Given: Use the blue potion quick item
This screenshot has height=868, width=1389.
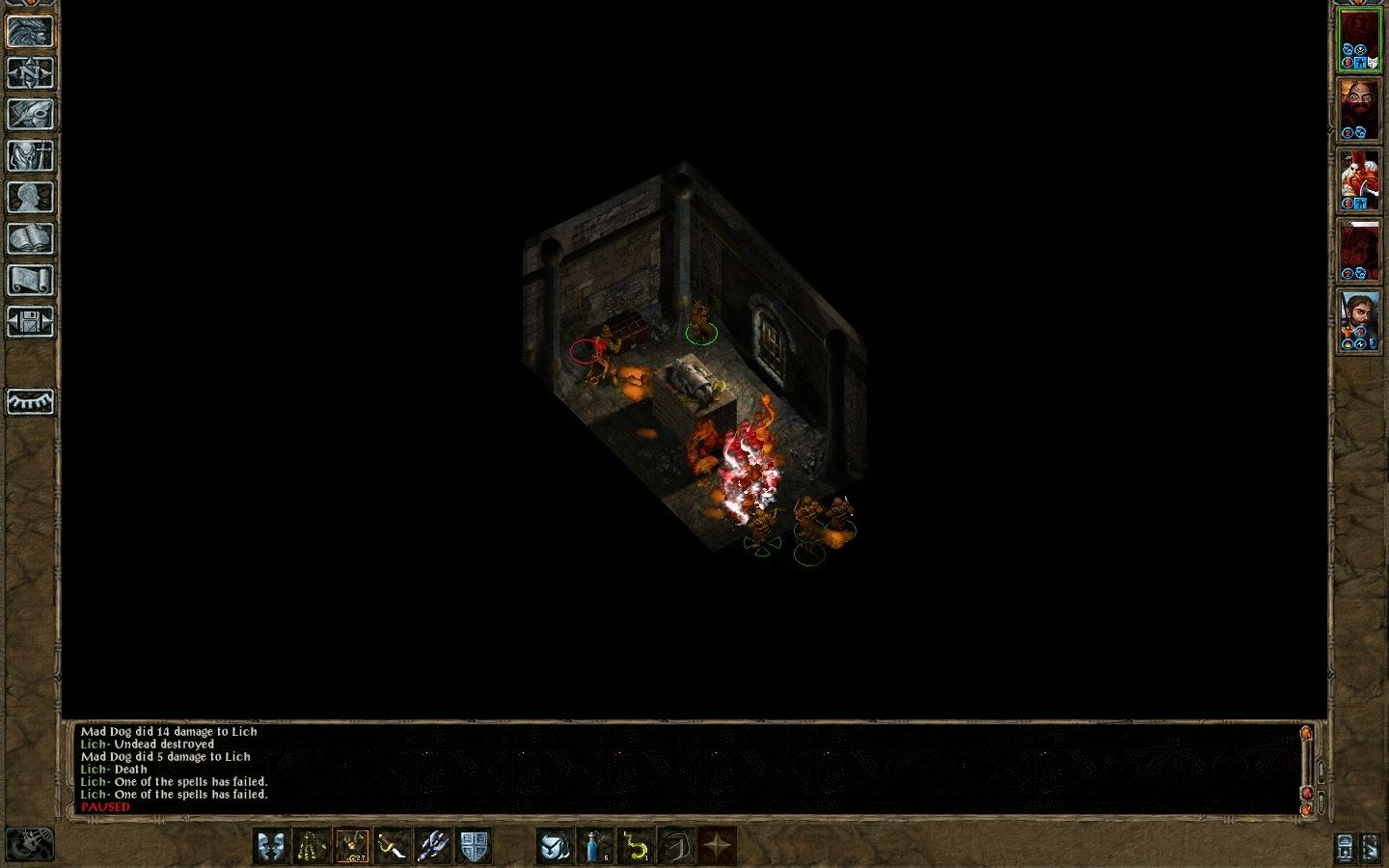Looking at the screenshot, I should (590, 846).
